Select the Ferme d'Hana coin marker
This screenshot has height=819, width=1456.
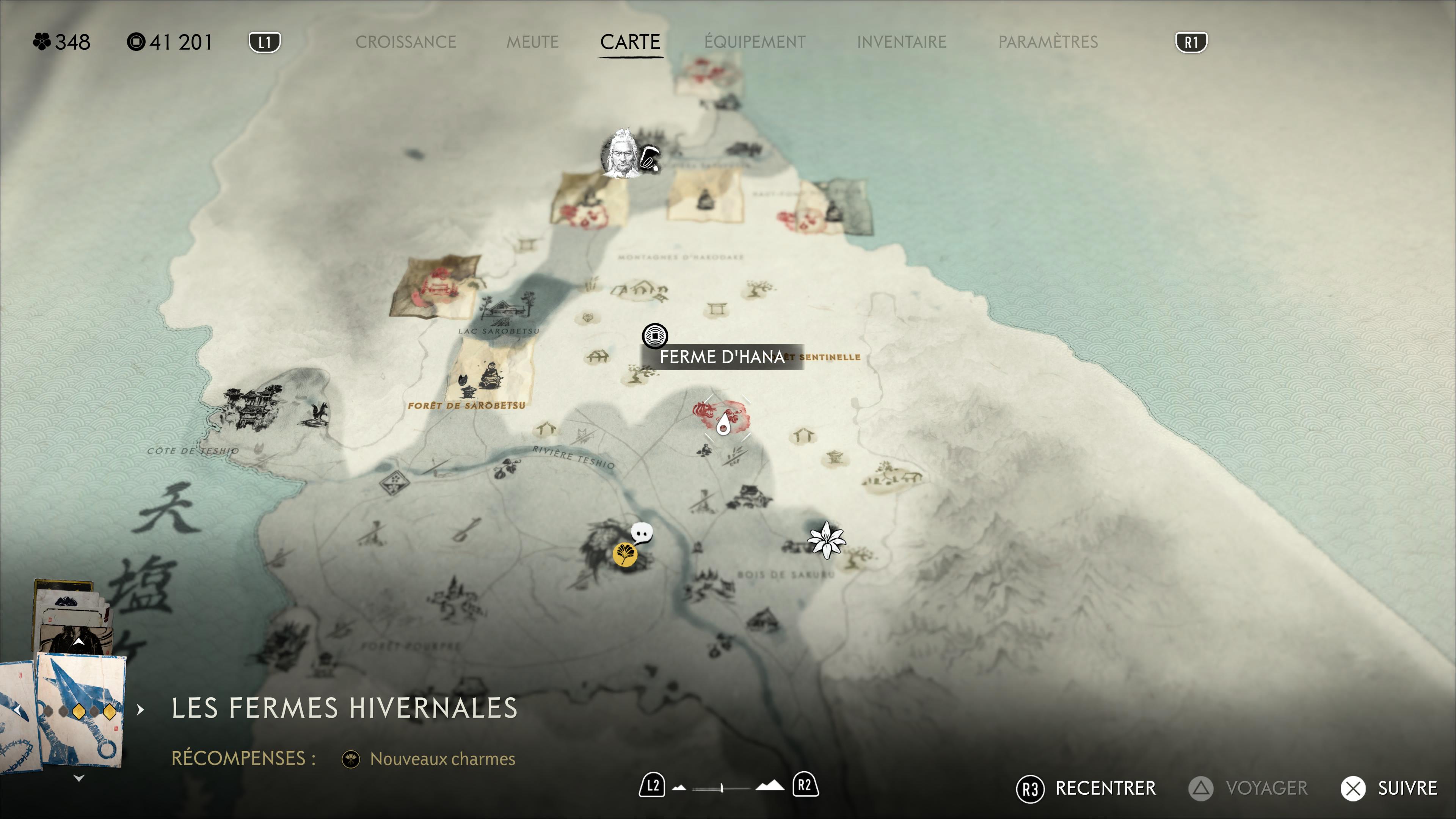(654, 336)
